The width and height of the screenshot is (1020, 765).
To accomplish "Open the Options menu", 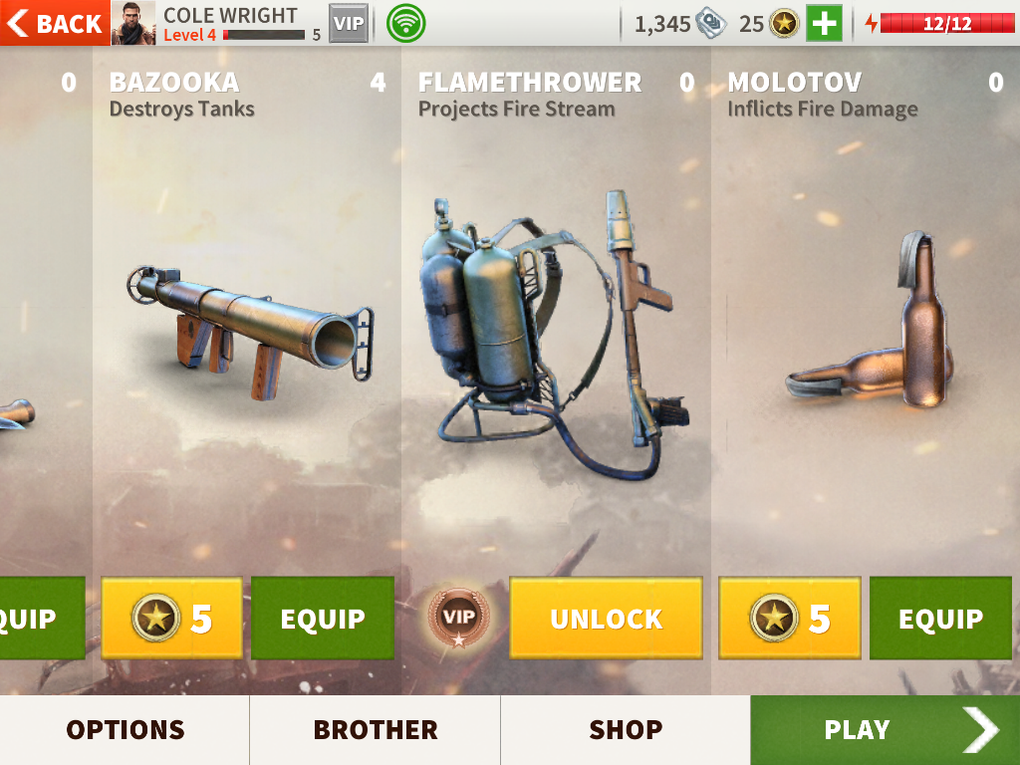I will click(x=125, y=730).
